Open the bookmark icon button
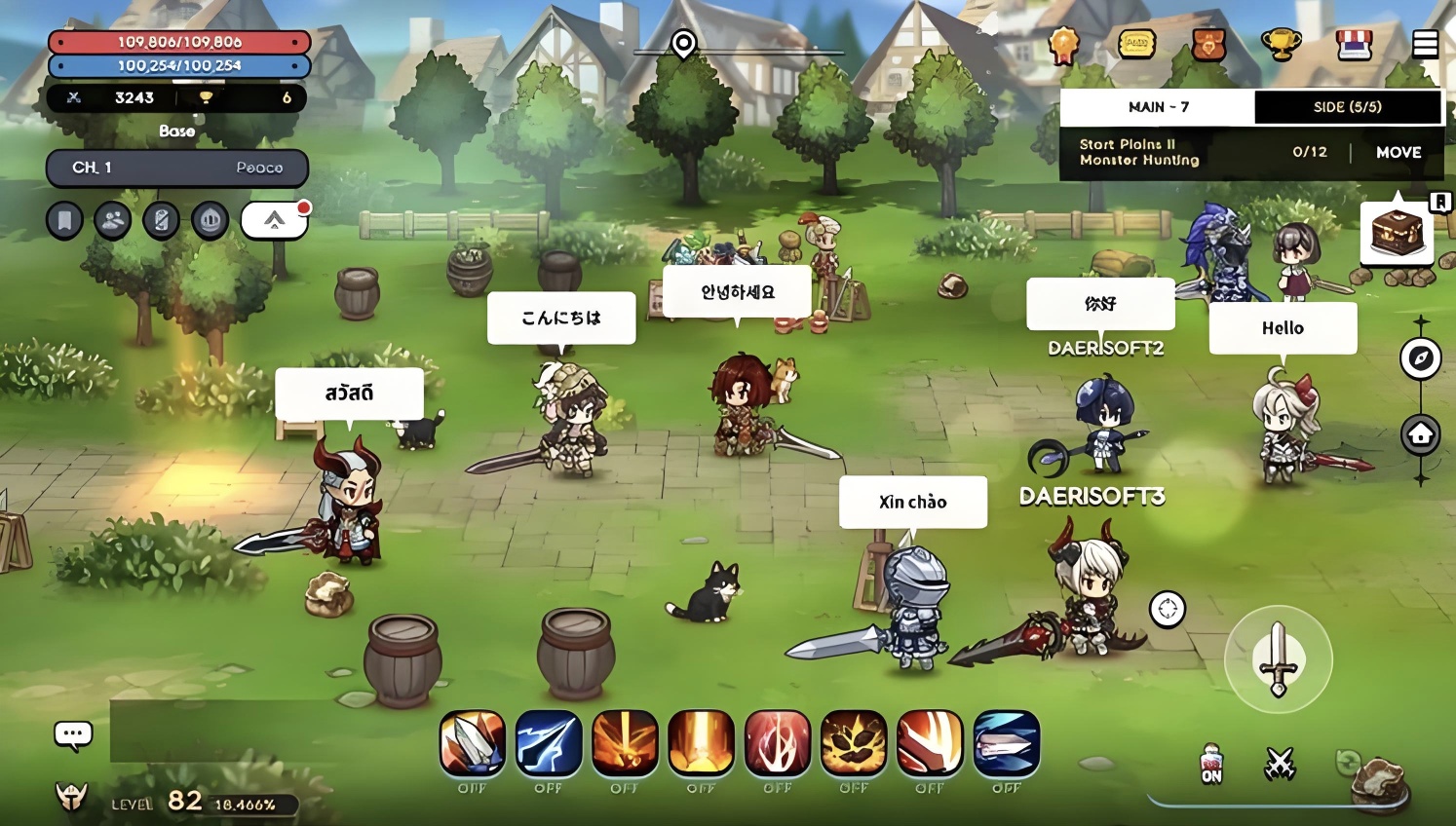 64,221
